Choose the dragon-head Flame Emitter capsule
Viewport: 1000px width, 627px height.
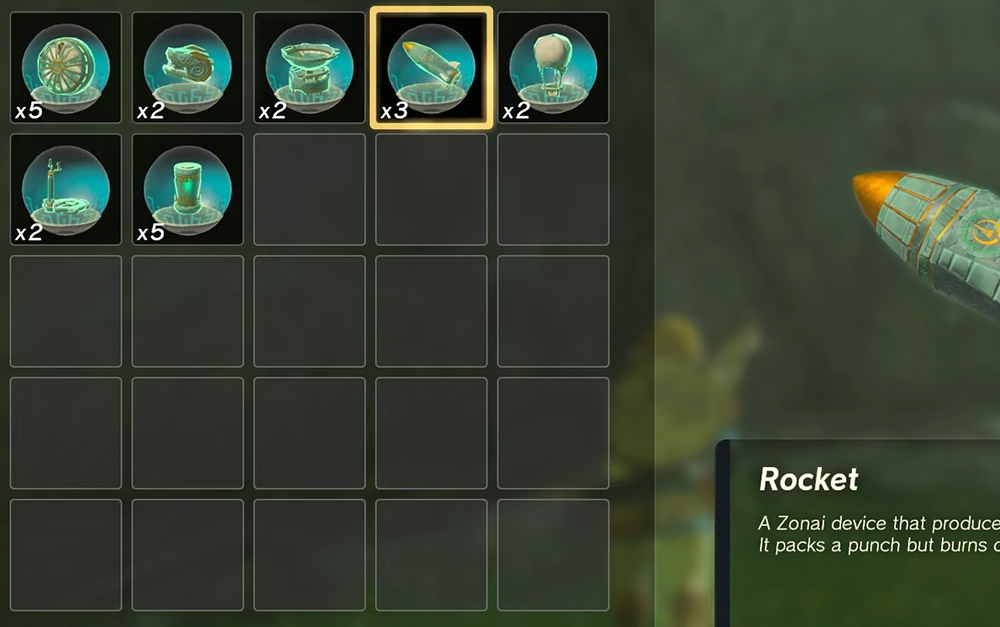(188, 68)
